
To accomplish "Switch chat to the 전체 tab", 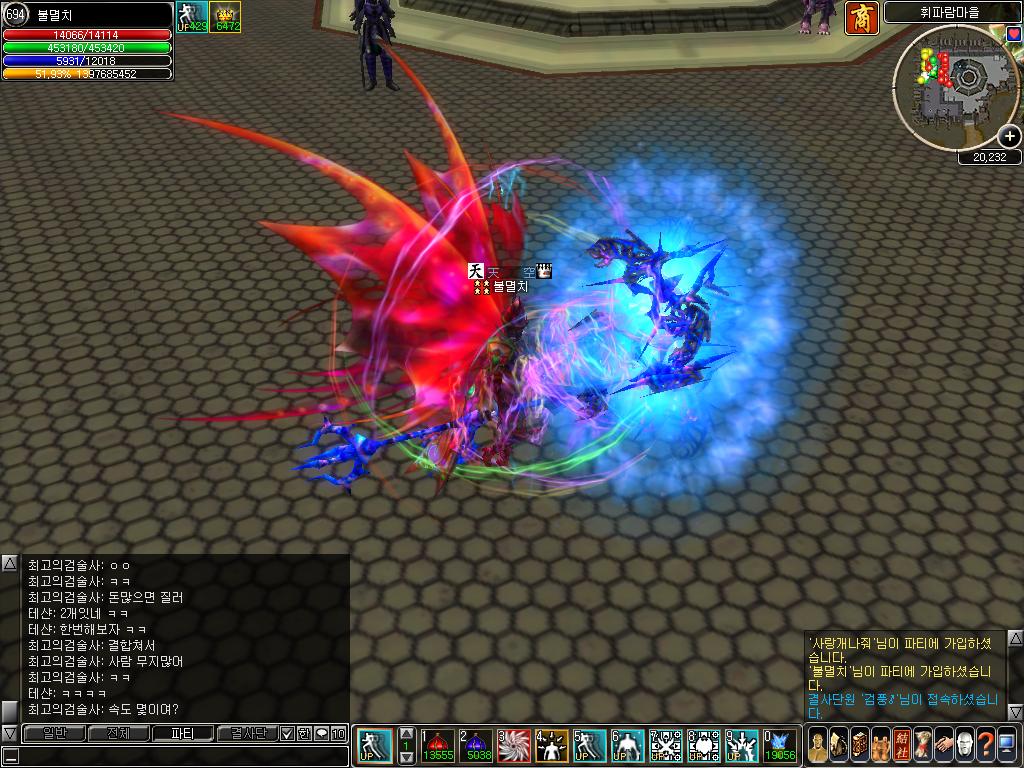I will click(118, 734).
